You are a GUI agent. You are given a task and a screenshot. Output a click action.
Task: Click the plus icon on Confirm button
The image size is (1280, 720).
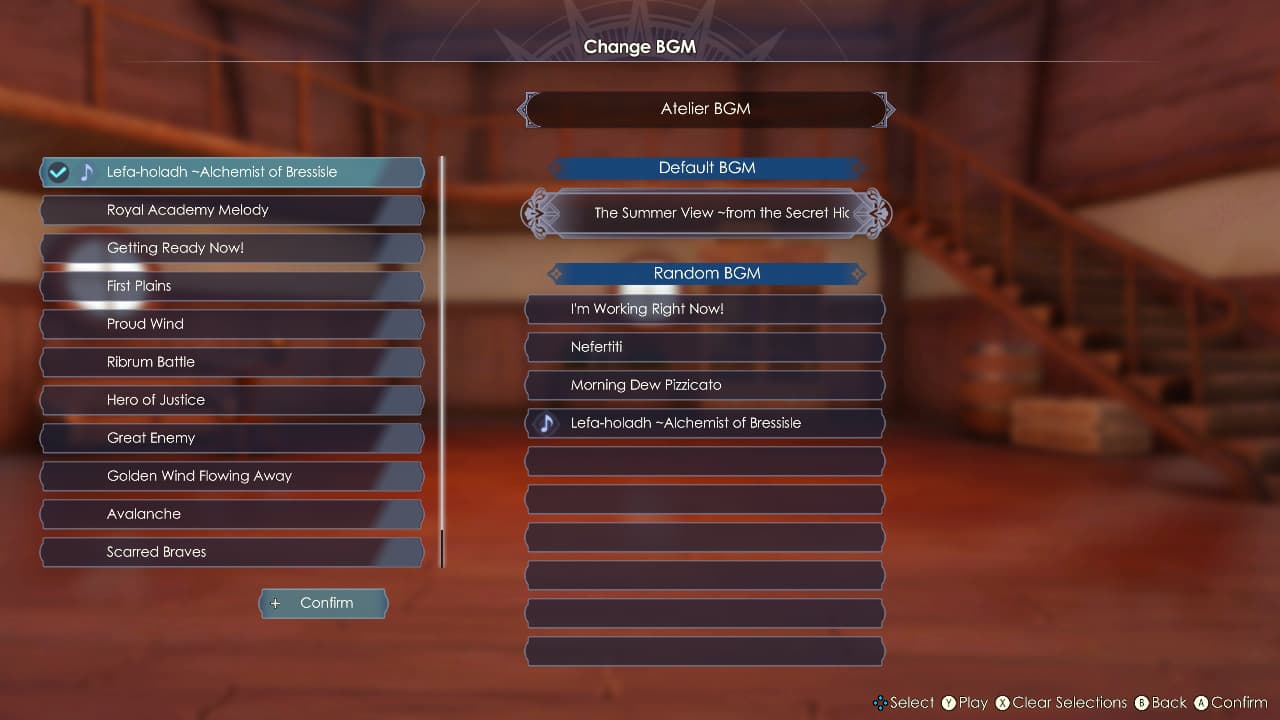tap(275, 603)
